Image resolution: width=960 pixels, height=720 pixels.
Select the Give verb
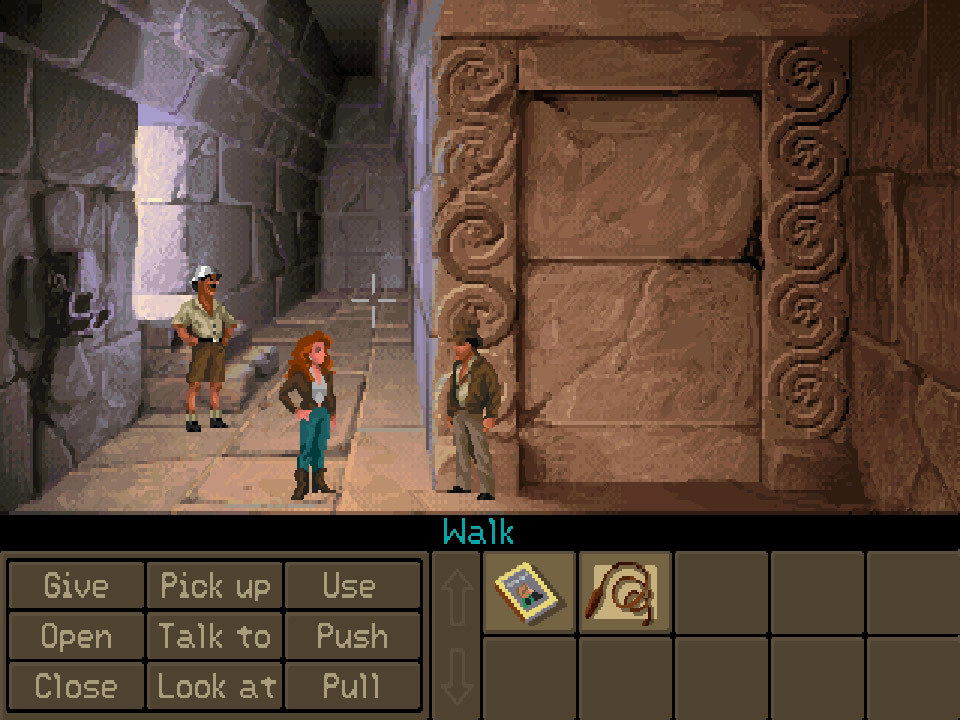(x=76, y=586)
